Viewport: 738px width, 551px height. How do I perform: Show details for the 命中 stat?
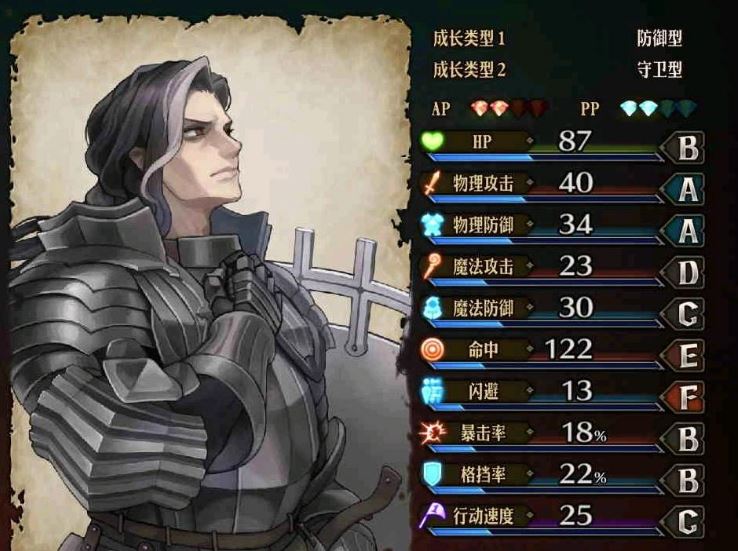(x=560, y=350)
